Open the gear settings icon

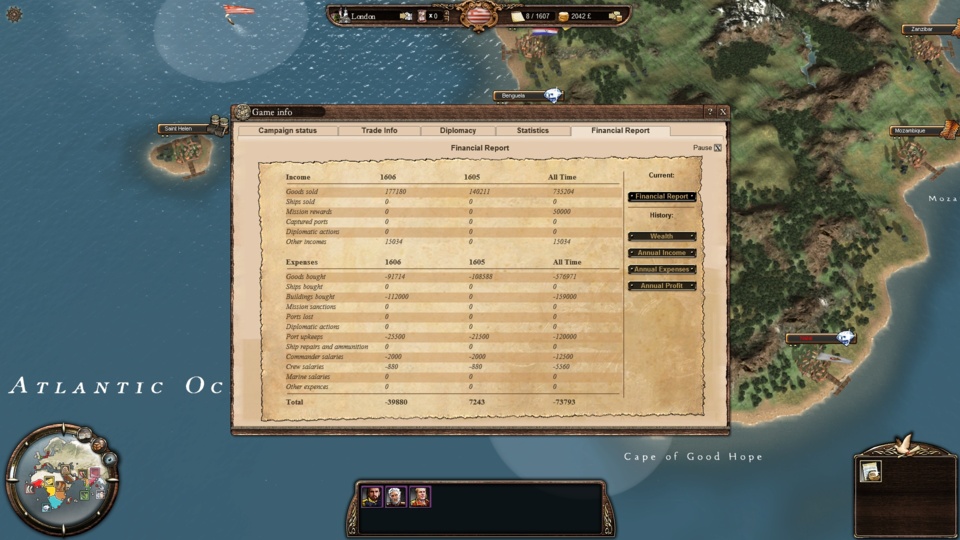(x=14, y=15)
